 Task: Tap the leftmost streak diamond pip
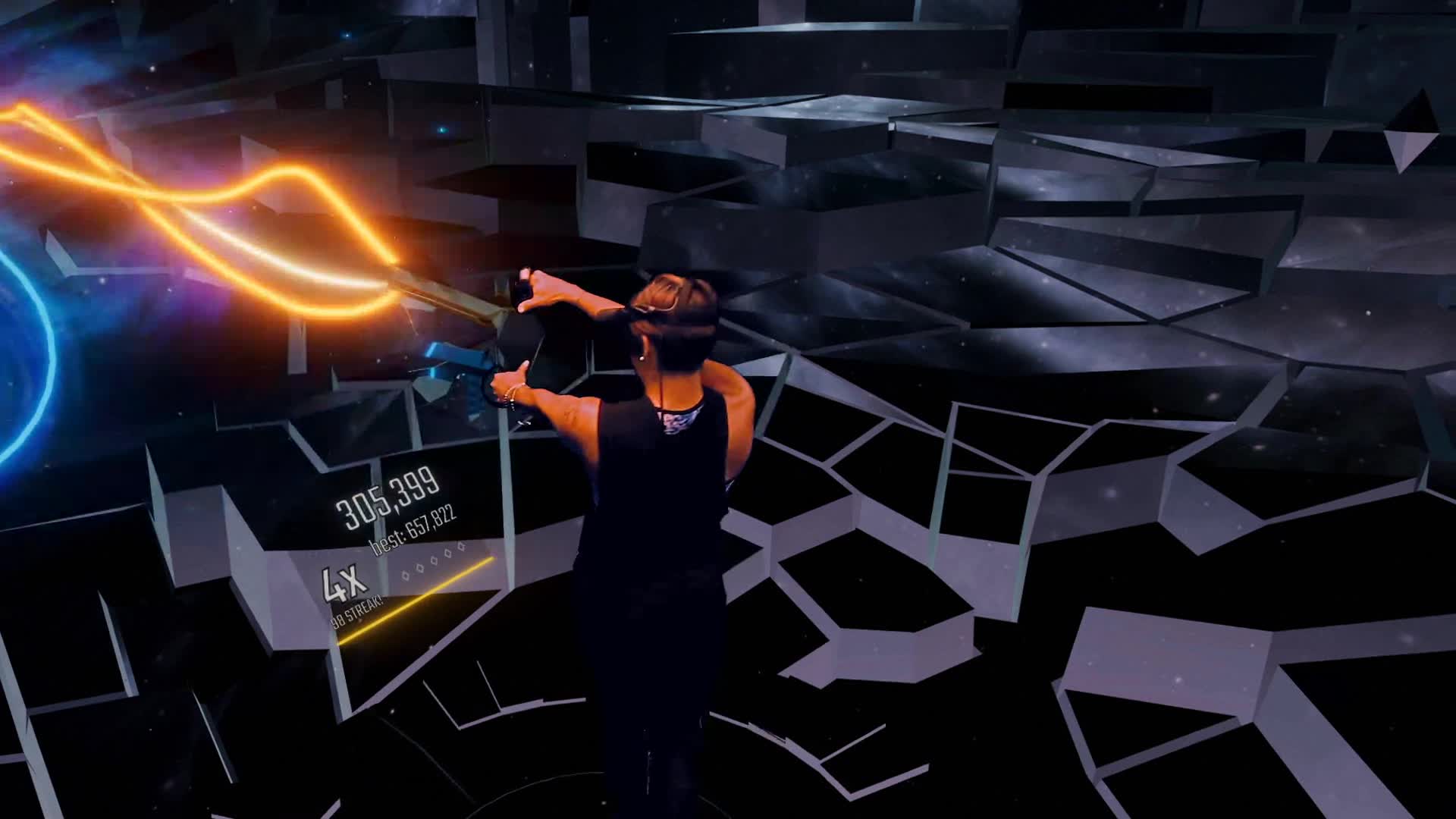click(x=405, y=576)
